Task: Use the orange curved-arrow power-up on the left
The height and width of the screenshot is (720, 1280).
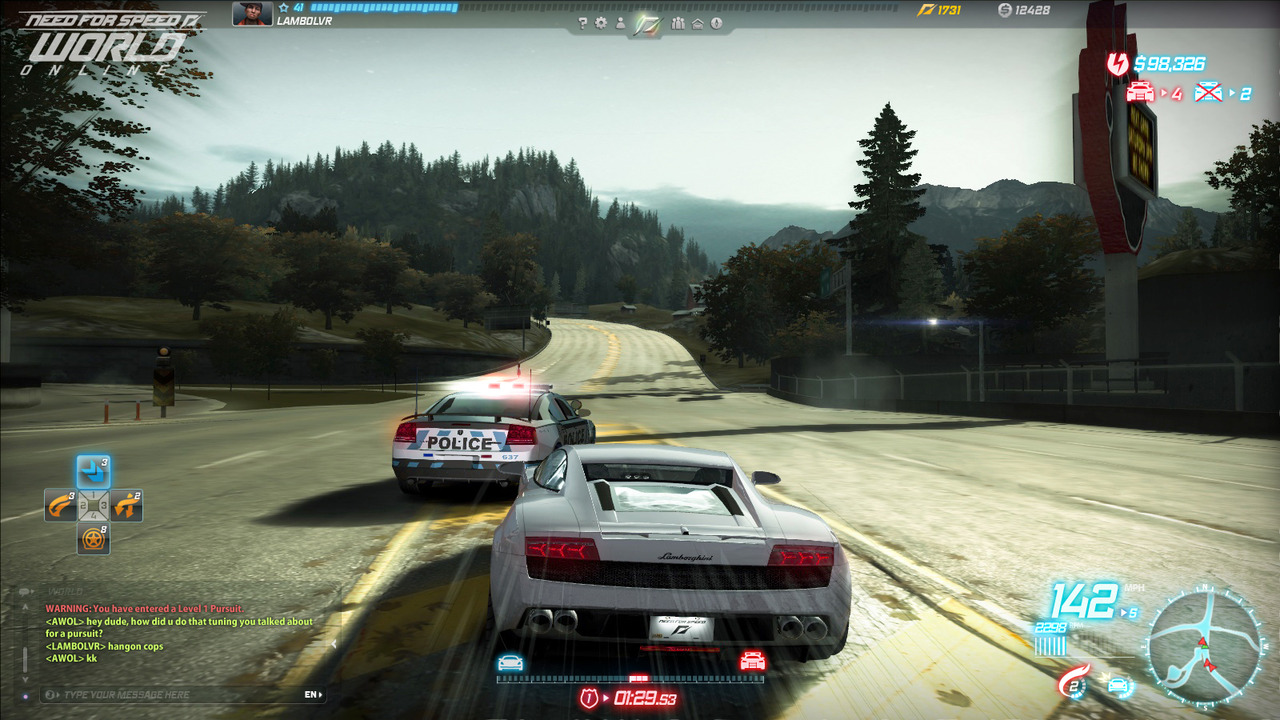Action: (x=60, y=505)
